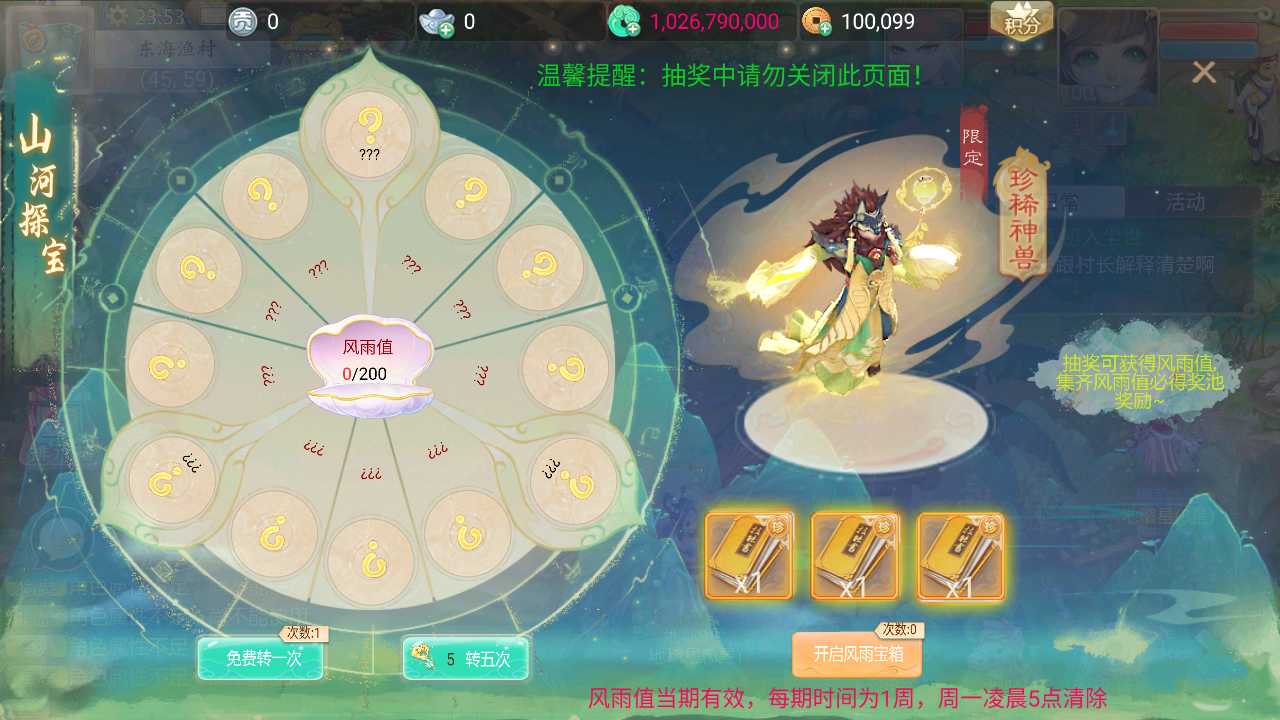Click the clam shell 风雨值 icon

(x=370, y=365)
